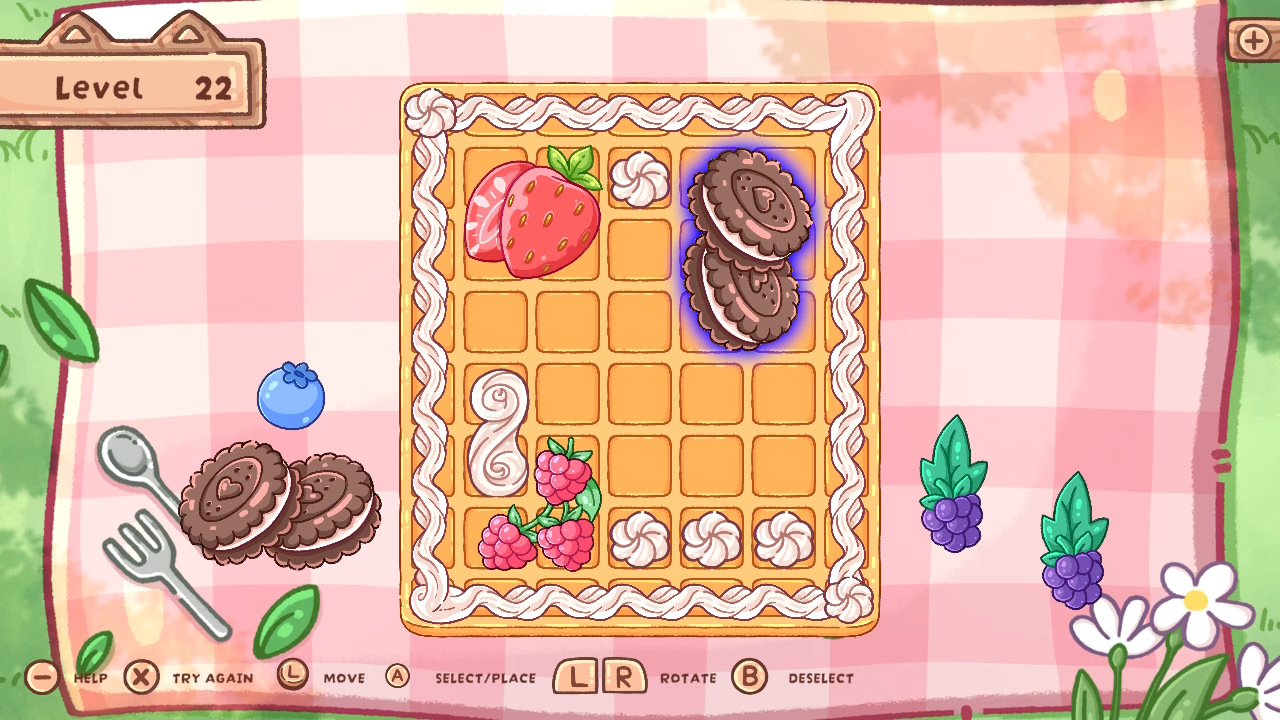This screenshot has width=1280, height=720.
Task: Click the A Select/Place prompt
Action: click(x=398, y=677)
